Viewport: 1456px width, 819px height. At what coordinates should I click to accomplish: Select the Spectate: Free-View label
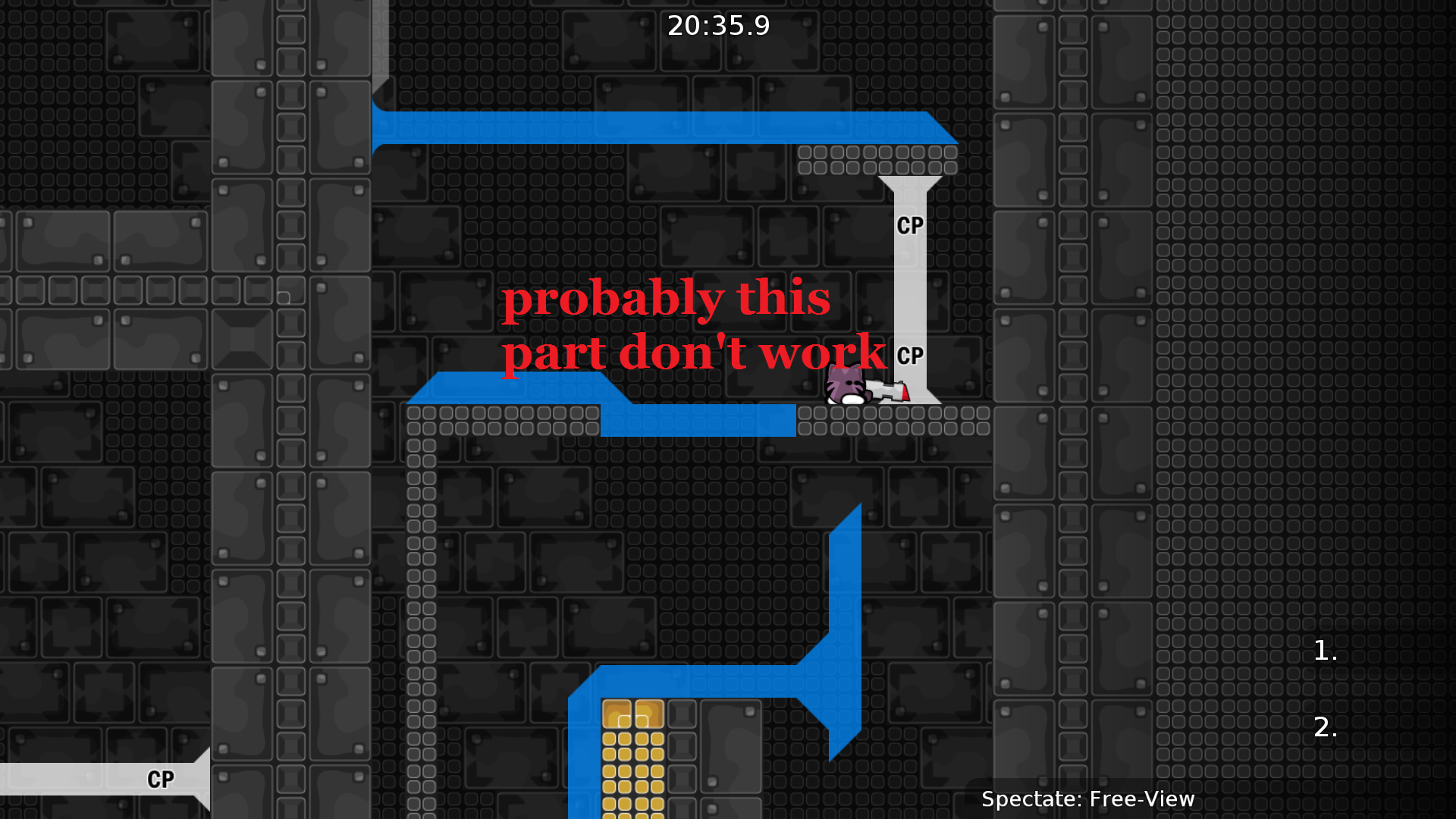pyautogui.click(x=1088, y=799)
